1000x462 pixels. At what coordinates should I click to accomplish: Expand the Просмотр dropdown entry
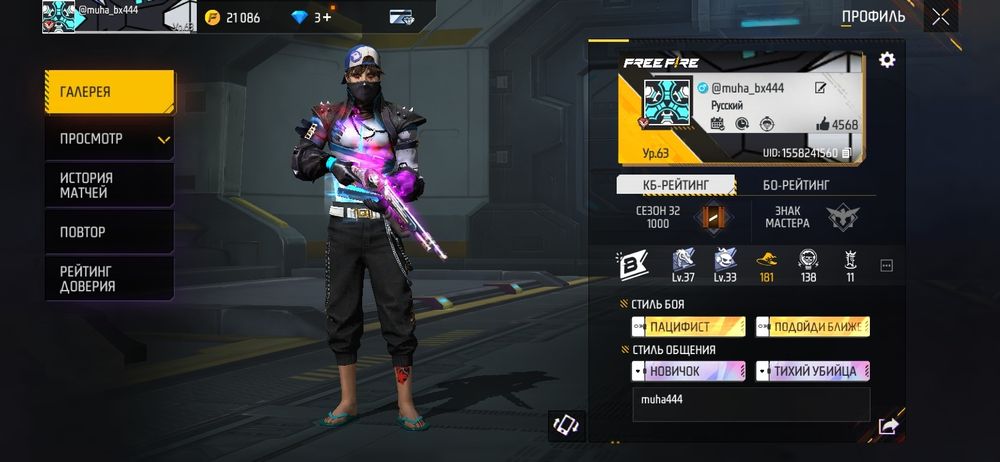point(109,139)
